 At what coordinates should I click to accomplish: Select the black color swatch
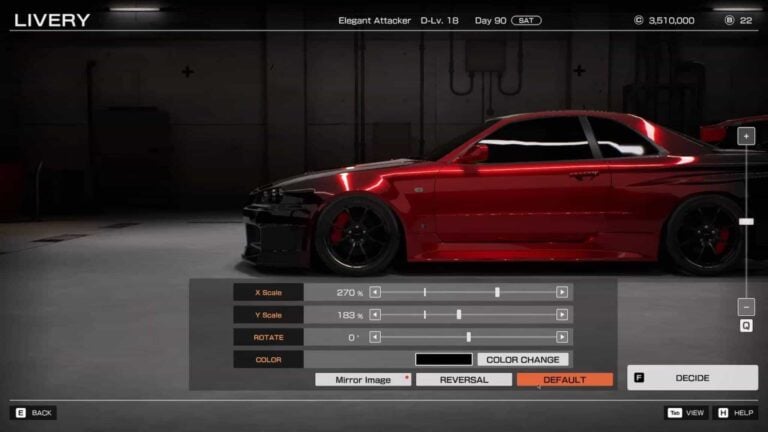pyautogui.click(x=443, y=359)
